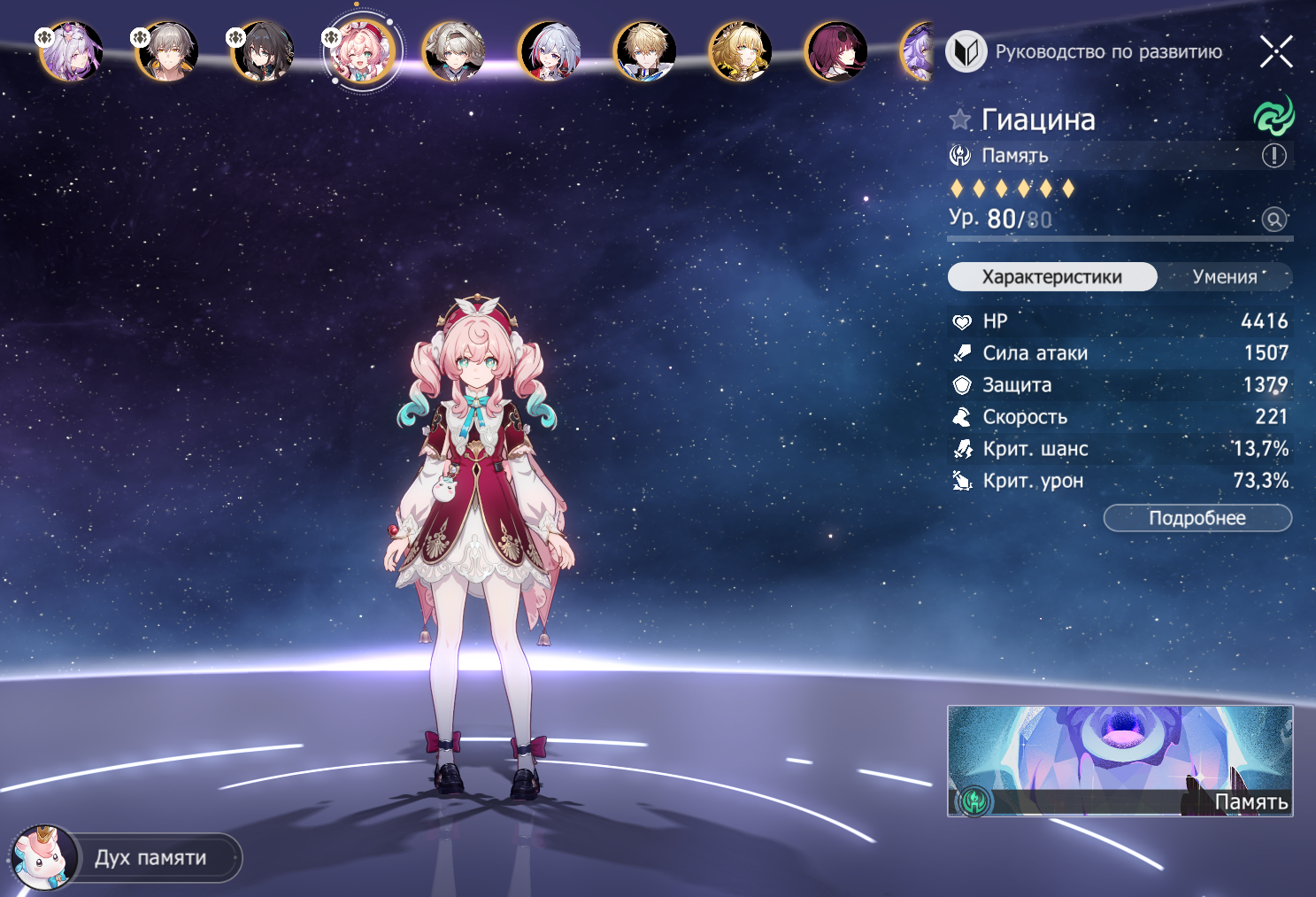
Task: Choose the grey-haired male character portrait
Action: tap(167, 51)
